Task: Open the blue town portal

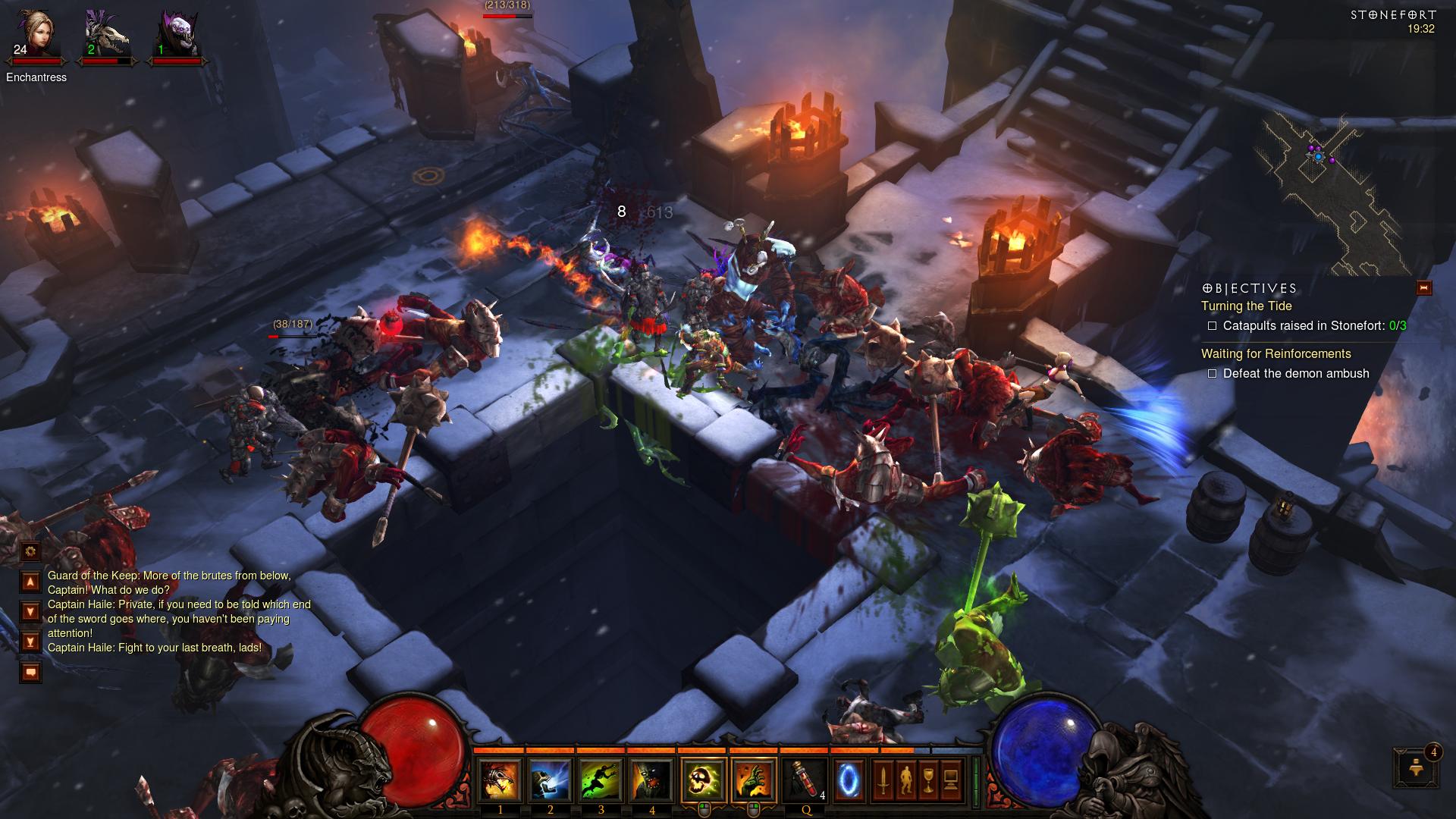Action: (849, 780)
